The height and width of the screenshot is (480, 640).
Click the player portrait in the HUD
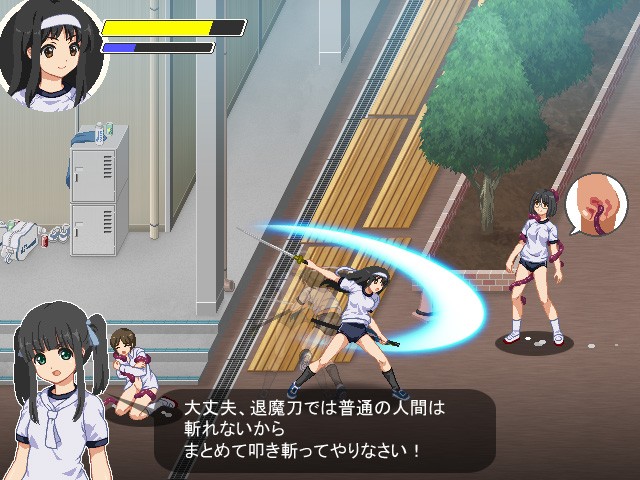pos(50,55)
